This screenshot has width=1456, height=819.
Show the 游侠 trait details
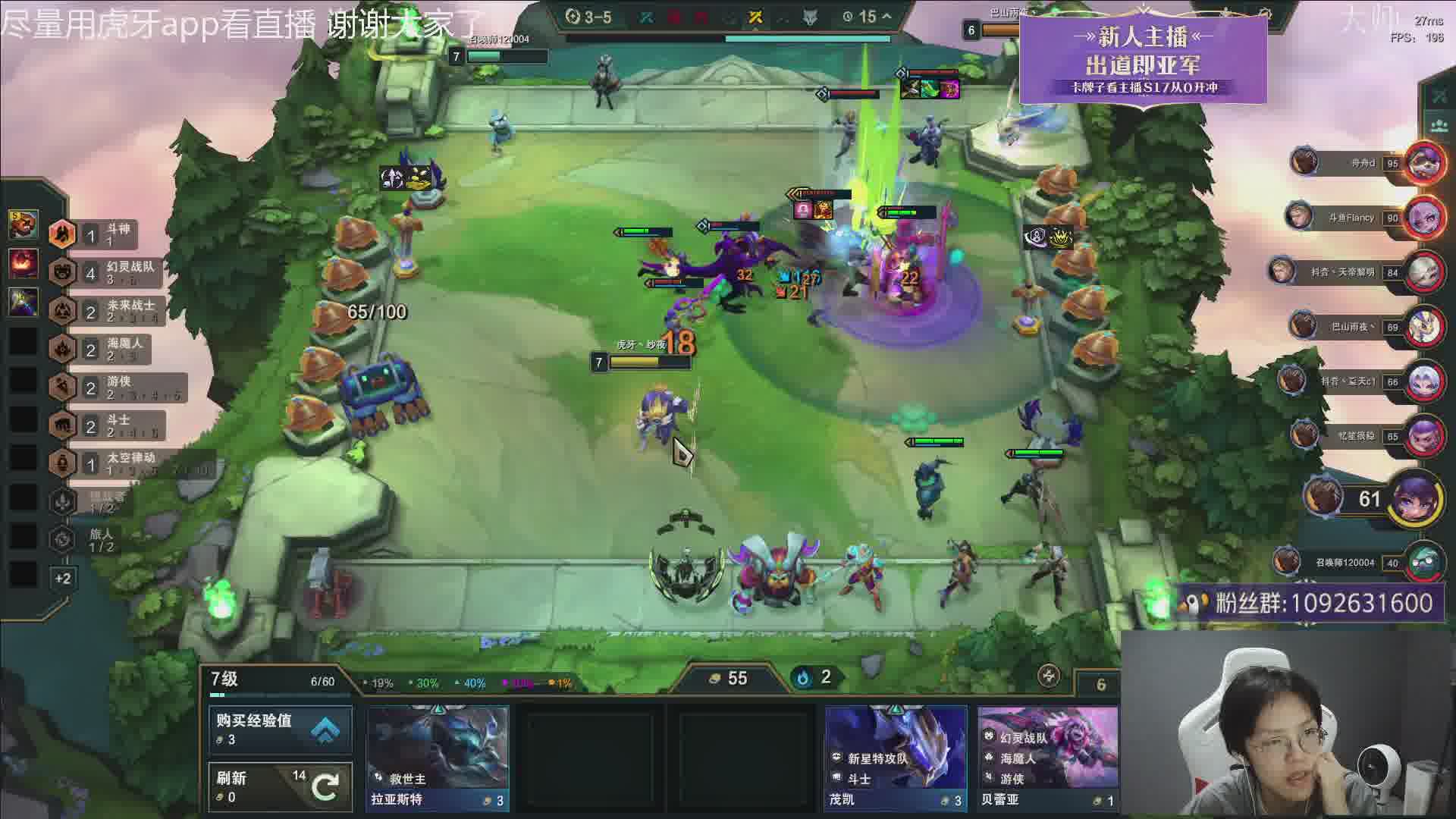click(x=106, y=387)
